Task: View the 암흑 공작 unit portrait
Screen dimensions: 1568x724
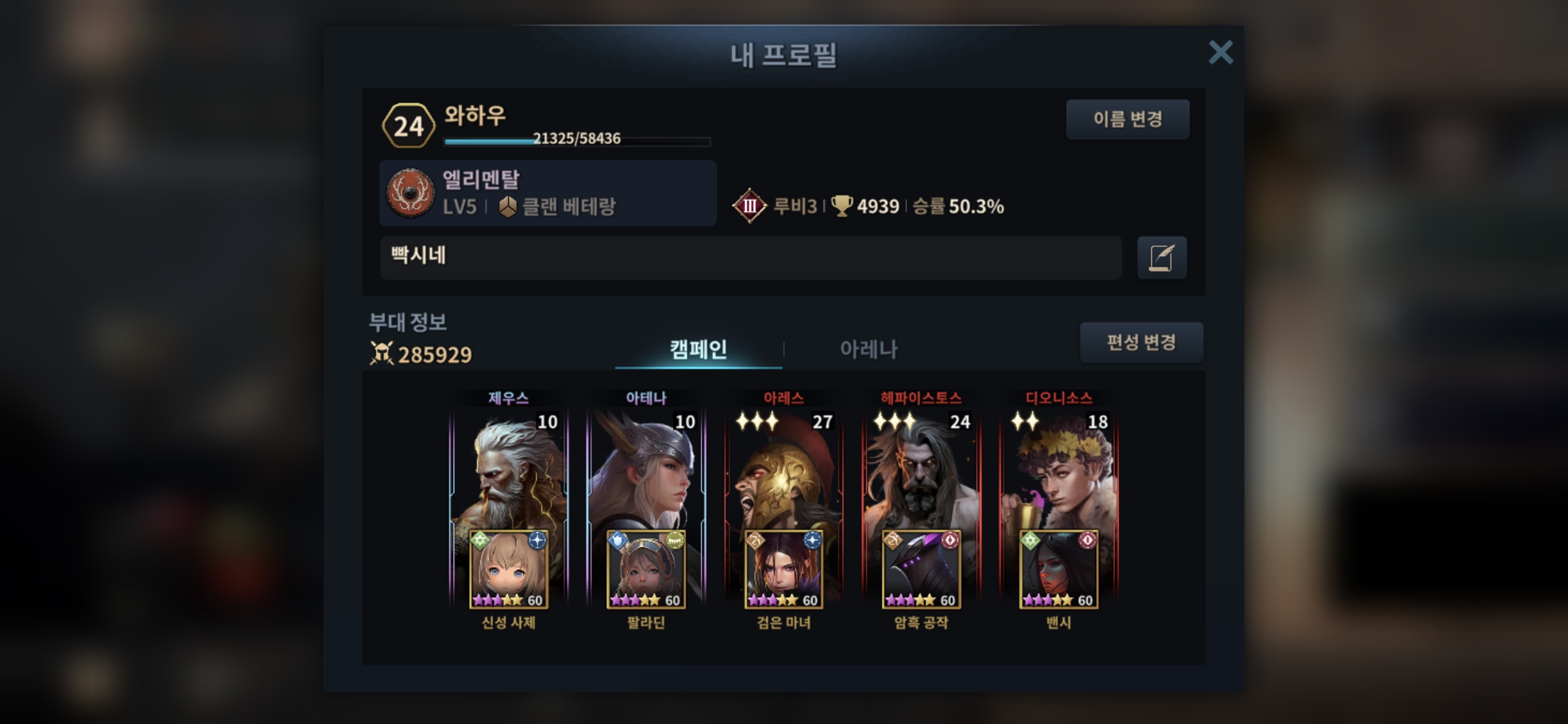Action: (x=921, y=570)
